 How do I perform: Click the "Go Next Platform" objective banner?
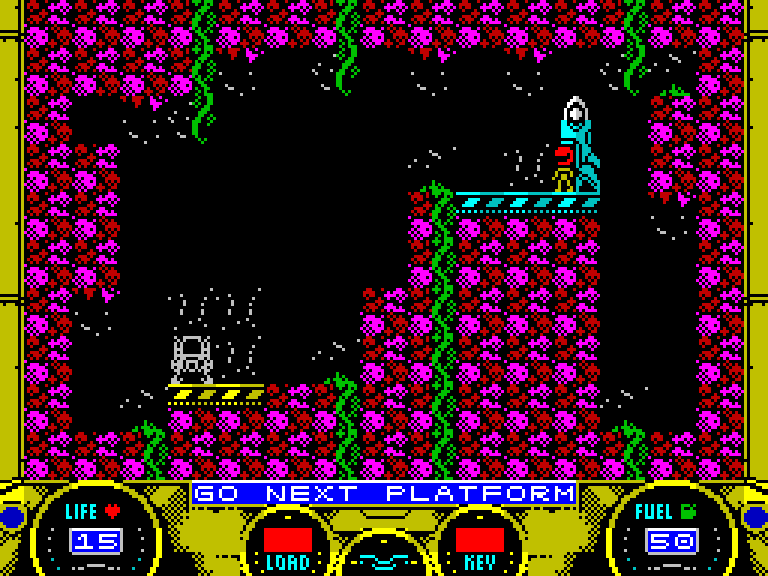[x=384, y=494]
